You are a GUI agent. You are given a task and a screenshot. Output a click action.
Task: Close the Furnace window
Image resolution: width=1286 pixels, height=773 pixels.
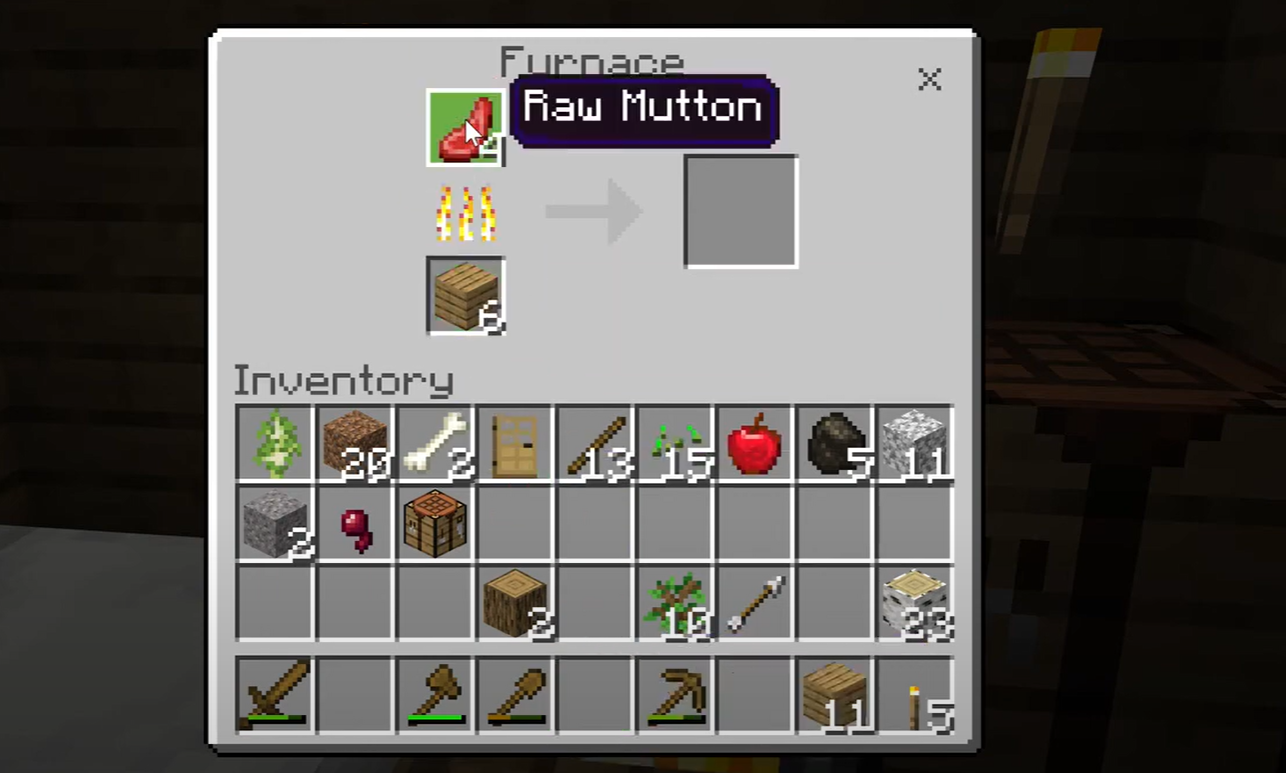[x=930, y=80]
